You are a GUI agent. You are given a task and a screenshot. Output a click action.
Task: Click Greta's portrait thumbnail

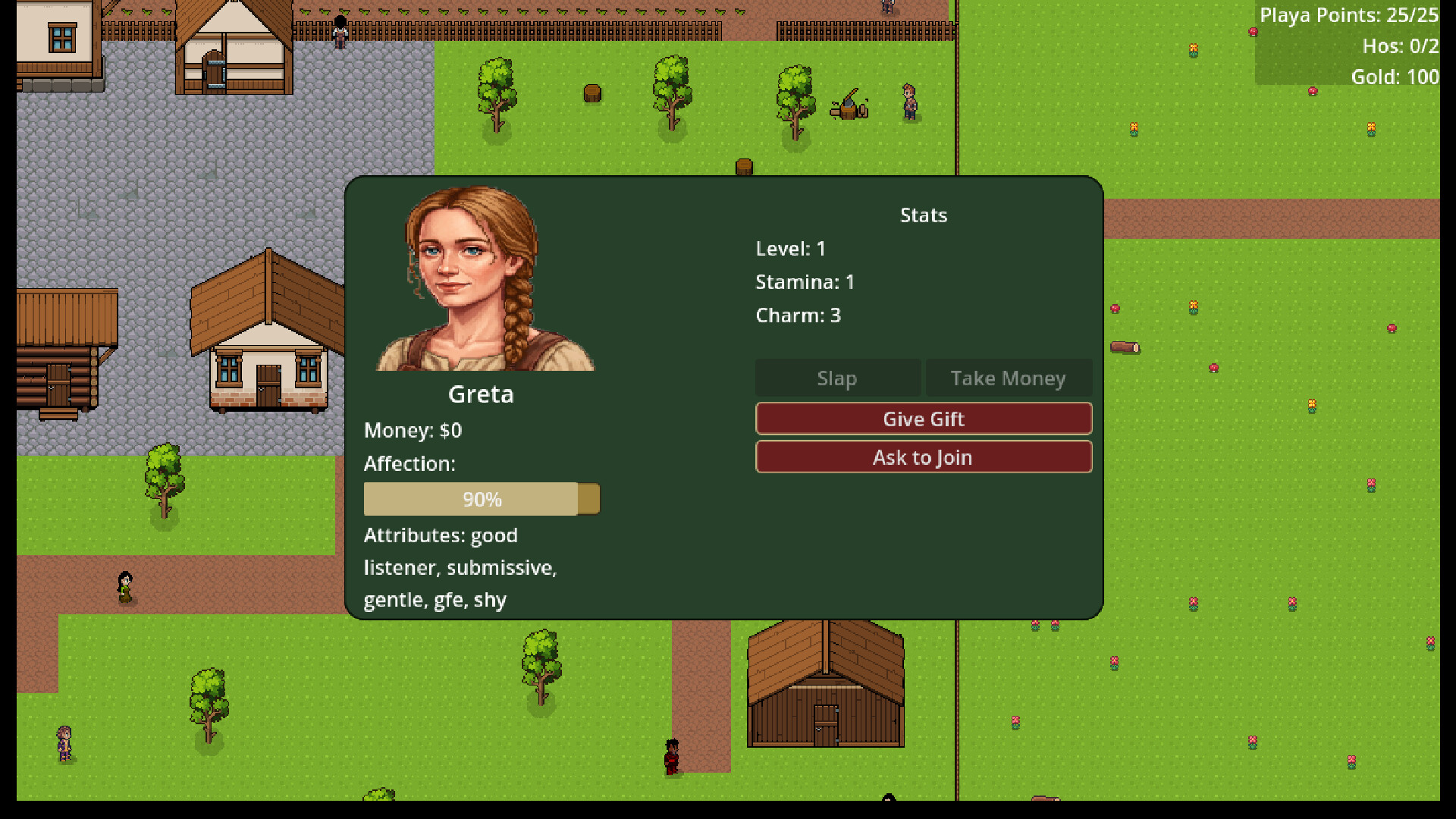click(485, 278)
